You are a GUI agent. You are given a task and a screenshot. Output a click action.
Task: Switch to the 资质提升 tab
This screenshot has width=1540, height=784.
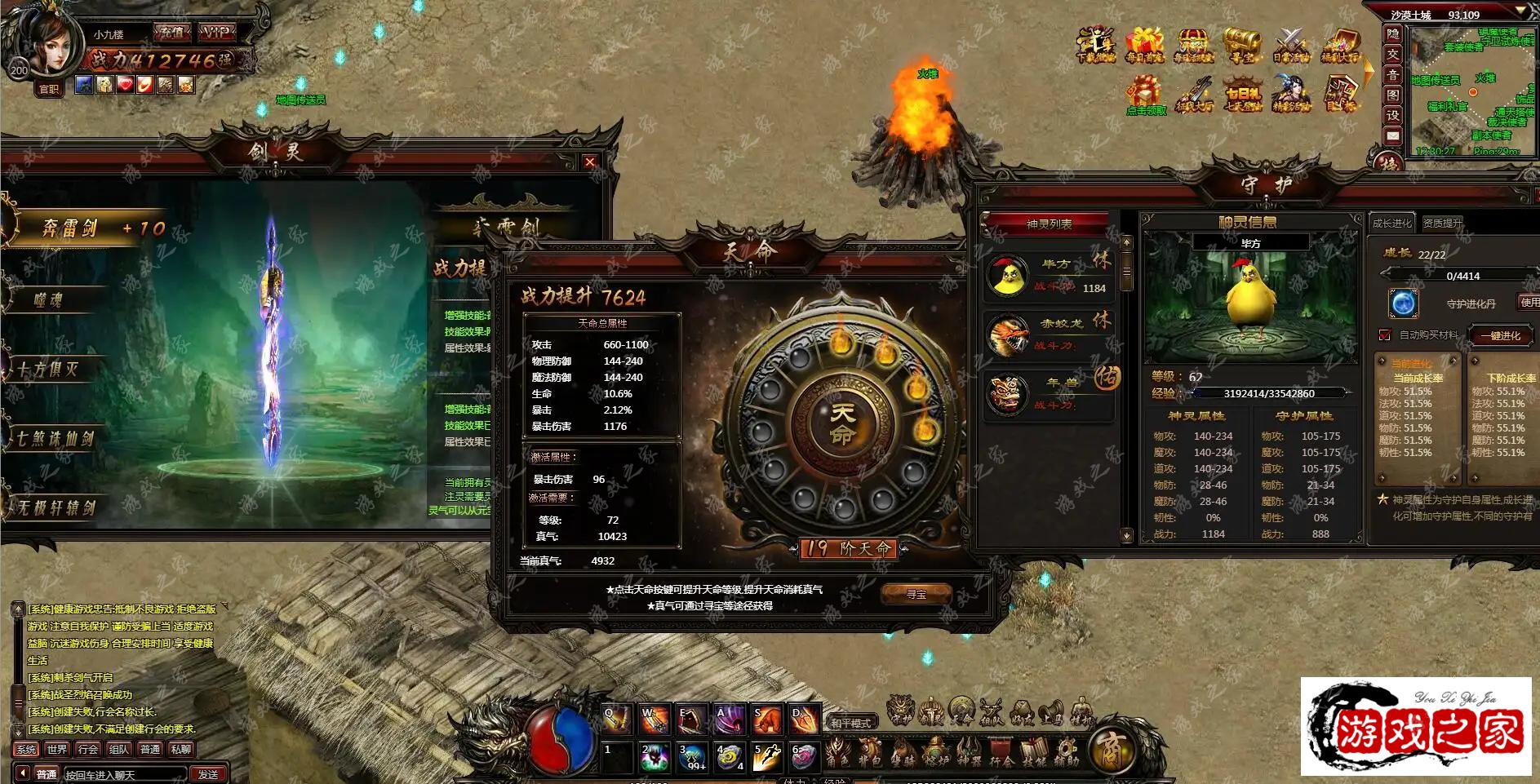[1442, 223]
